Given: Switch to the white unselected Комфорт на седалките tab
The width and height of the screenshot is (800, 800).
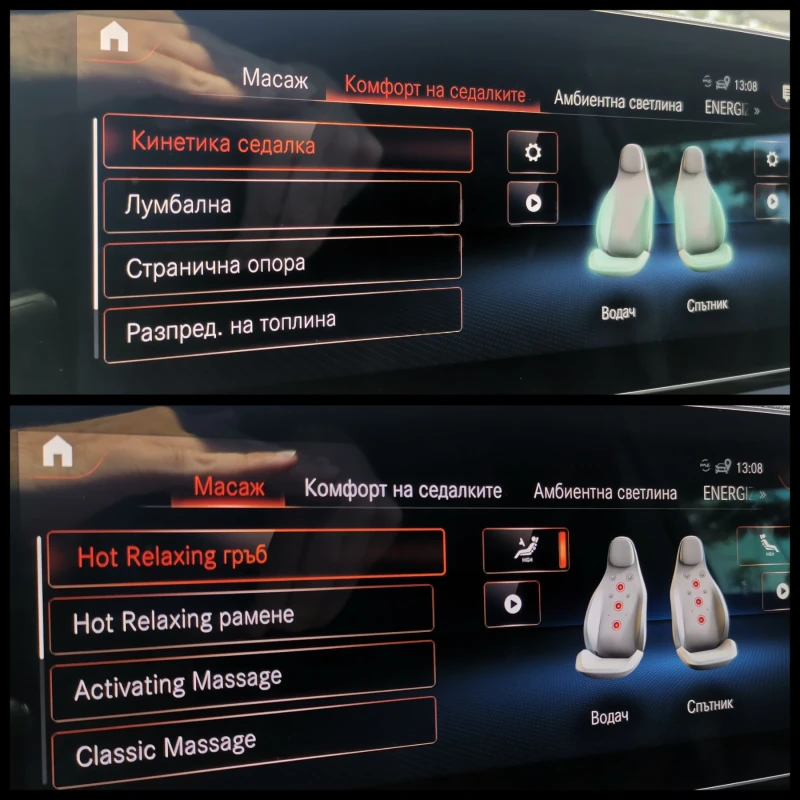Looking at the screenshot, I should pyautogui.click(x=403, y=491).
